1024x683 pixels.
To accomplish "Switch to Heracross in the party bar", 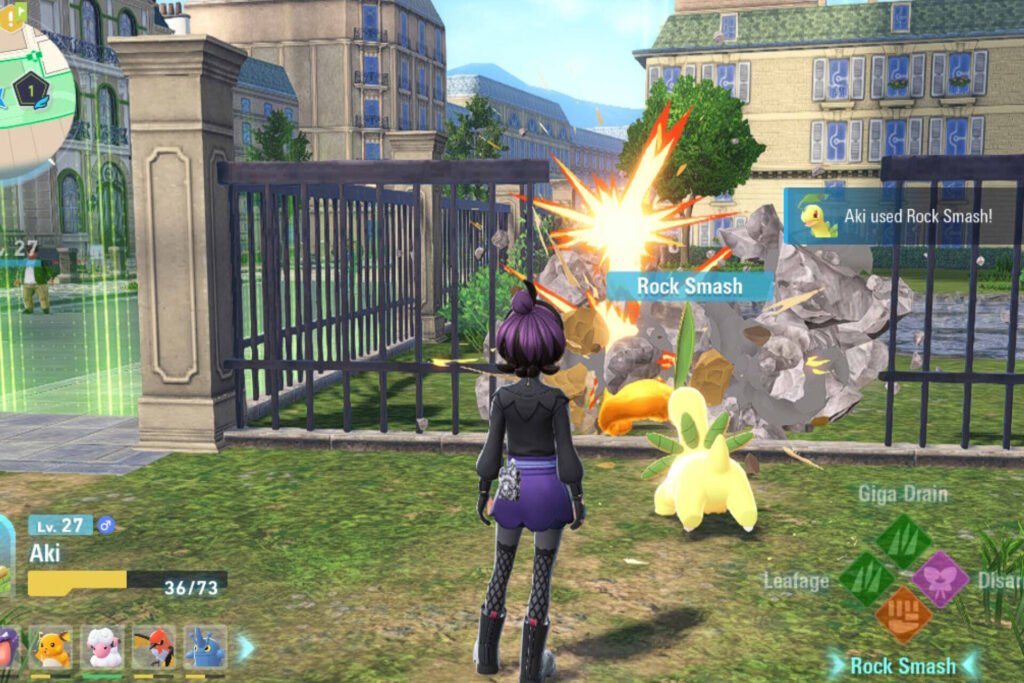I will 205,648.
